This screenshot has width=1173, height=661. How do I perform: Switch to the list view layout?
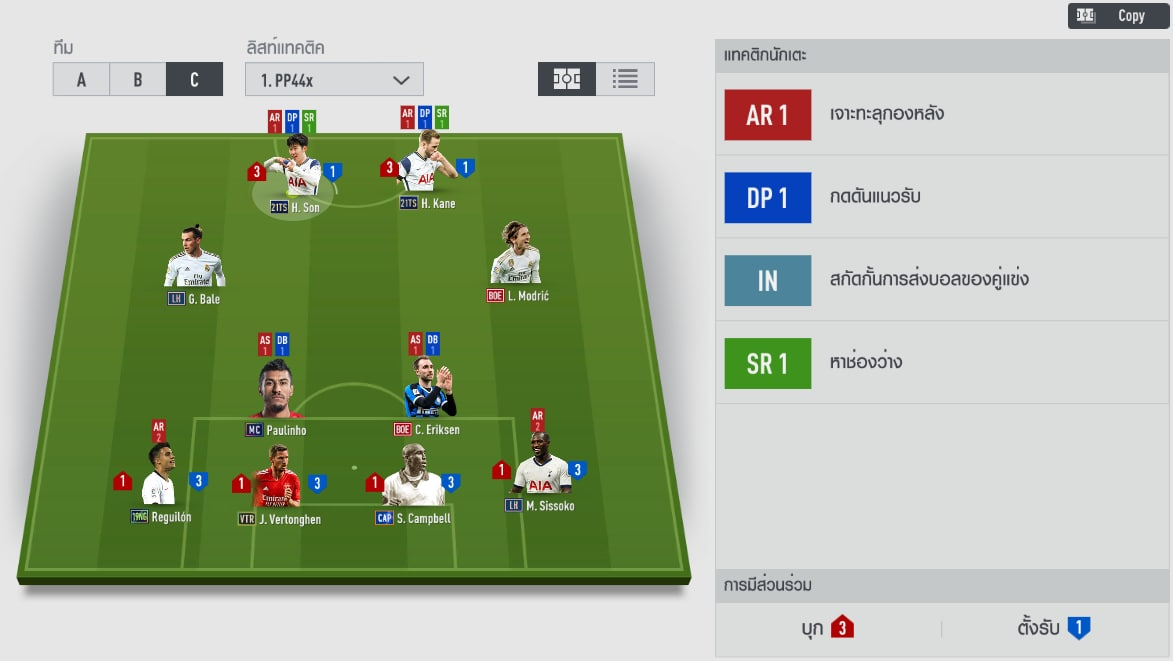click(625, 79)
